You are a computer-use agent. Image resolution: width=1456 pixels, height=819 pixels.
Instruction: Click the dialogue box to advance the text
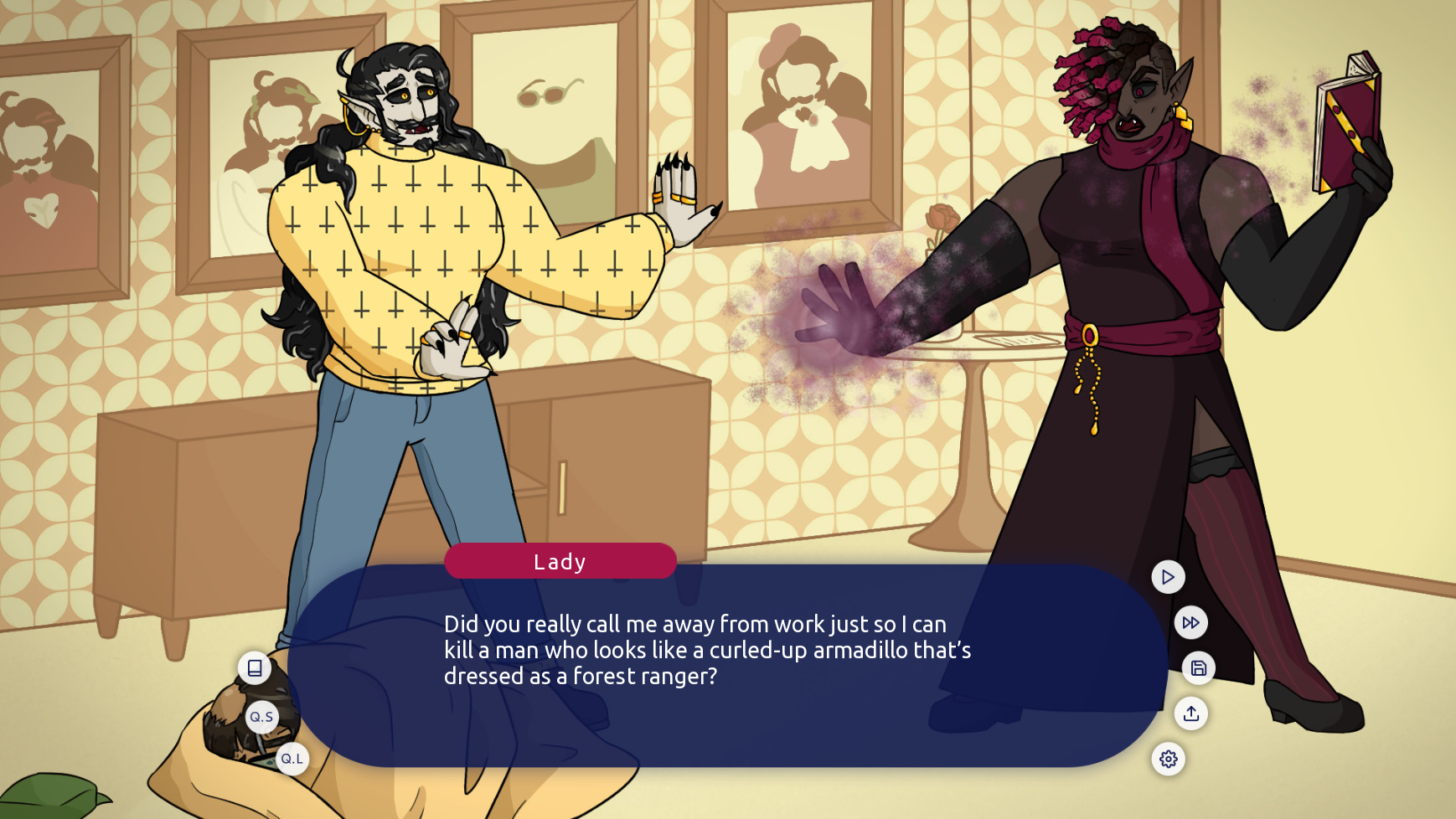coord(729,662)
